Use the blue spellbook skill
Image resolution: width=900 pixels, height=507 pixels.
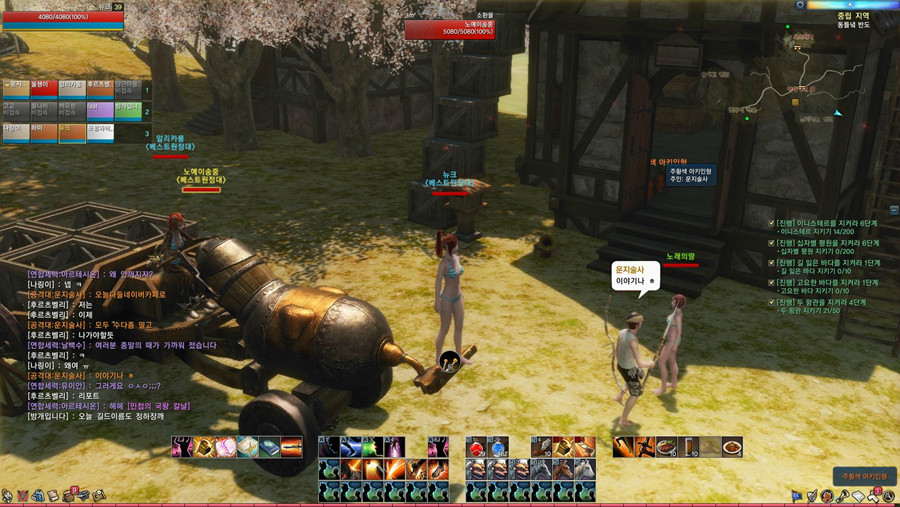(269, 447)
